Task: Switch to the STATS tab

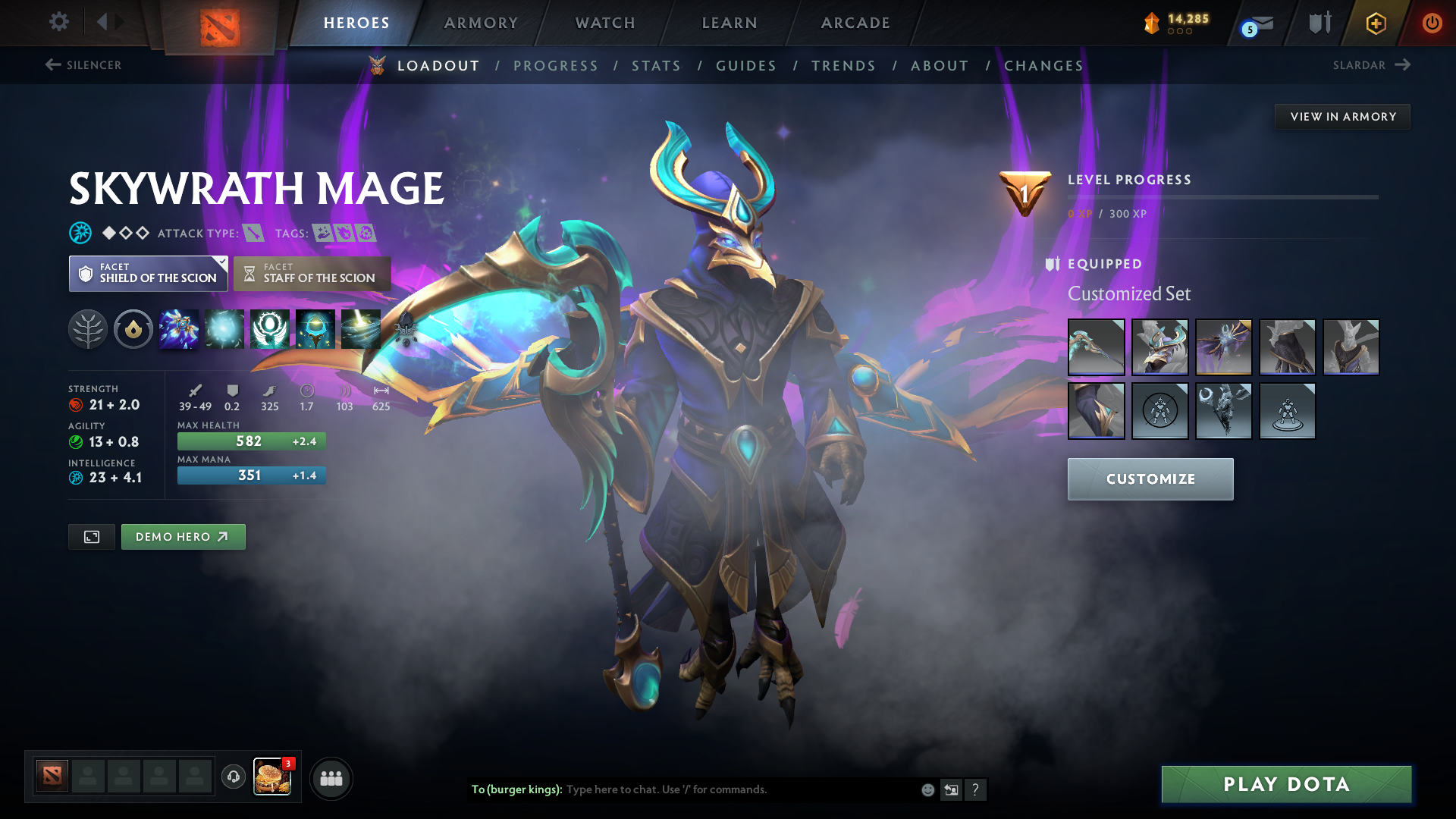Action: tap(656, 66)
